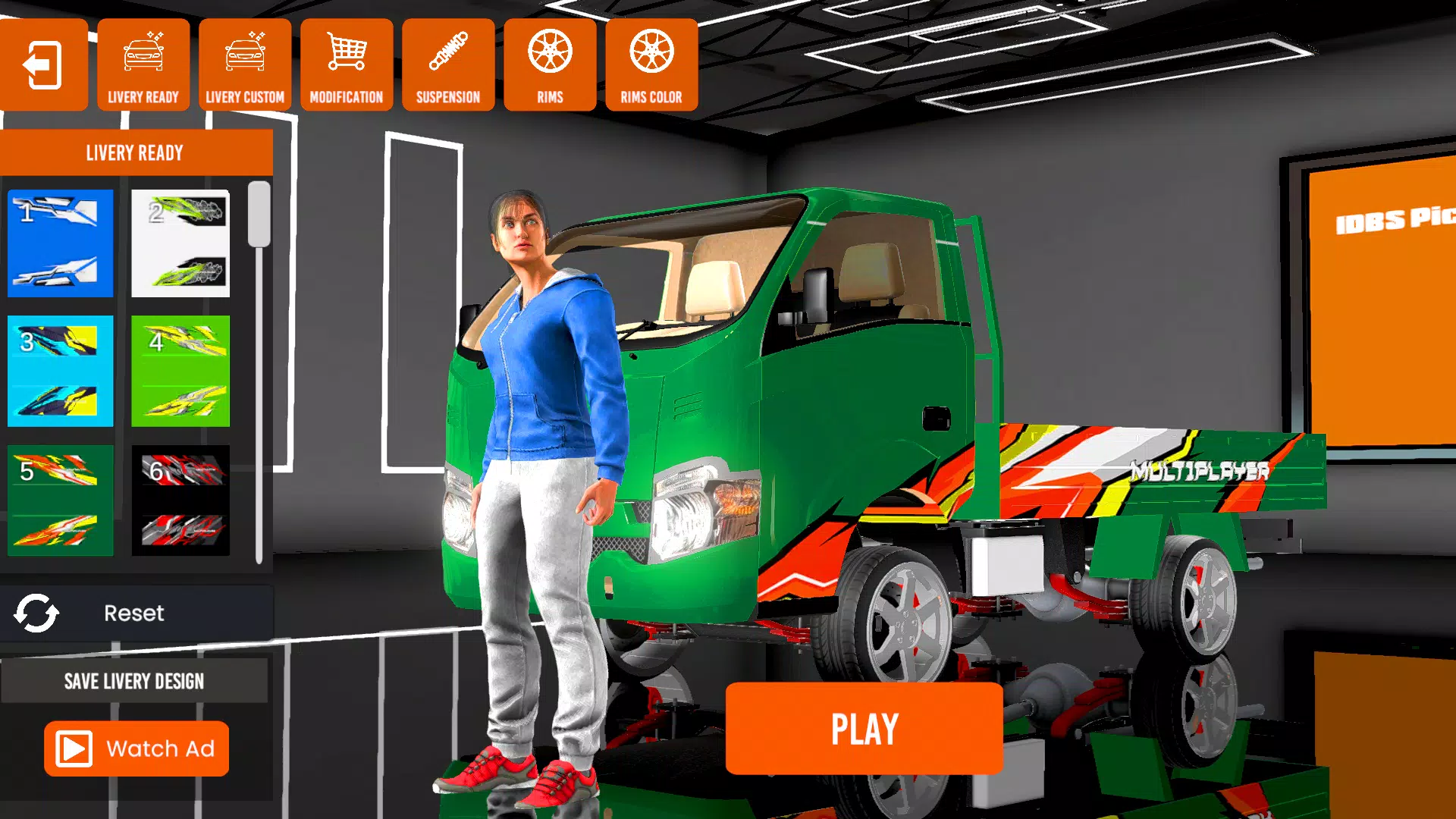This screenshot has width=1456, height=819.
Task: Select the Suspension tuning icon
Action: point(447,64)
